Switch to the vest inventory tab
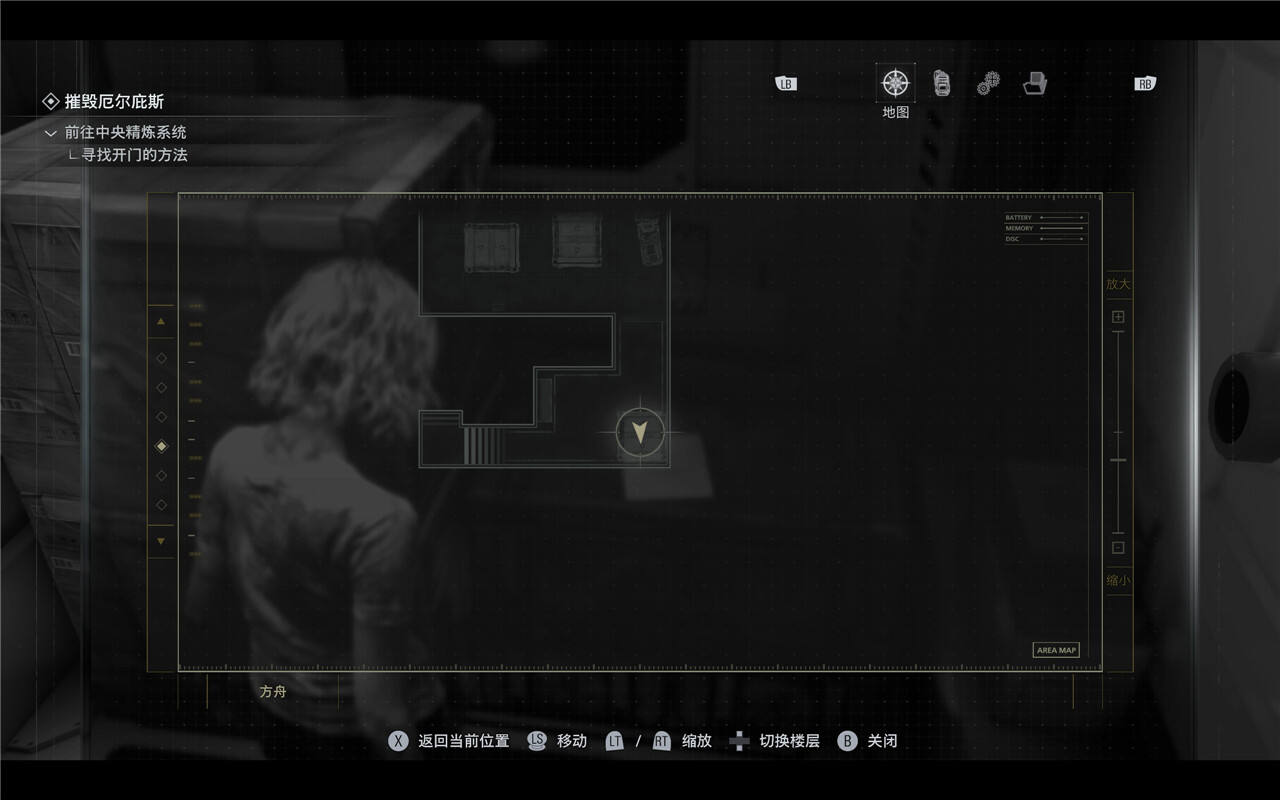This screenshot has width=1280, height=800. pyautogui.click(x=942, y=83)
